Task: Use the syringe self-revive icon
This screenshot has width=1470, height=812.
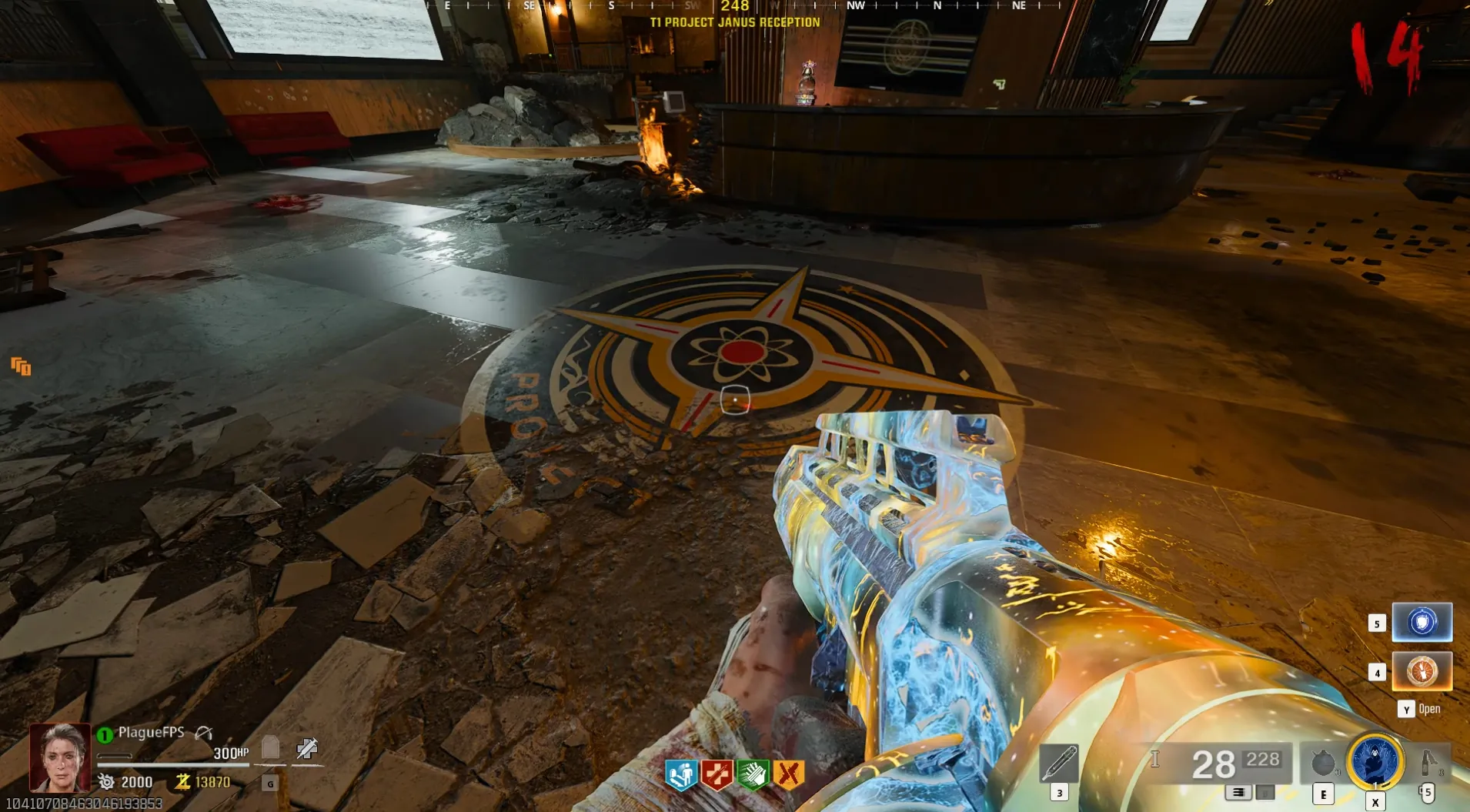Action: tap(307, 747)
